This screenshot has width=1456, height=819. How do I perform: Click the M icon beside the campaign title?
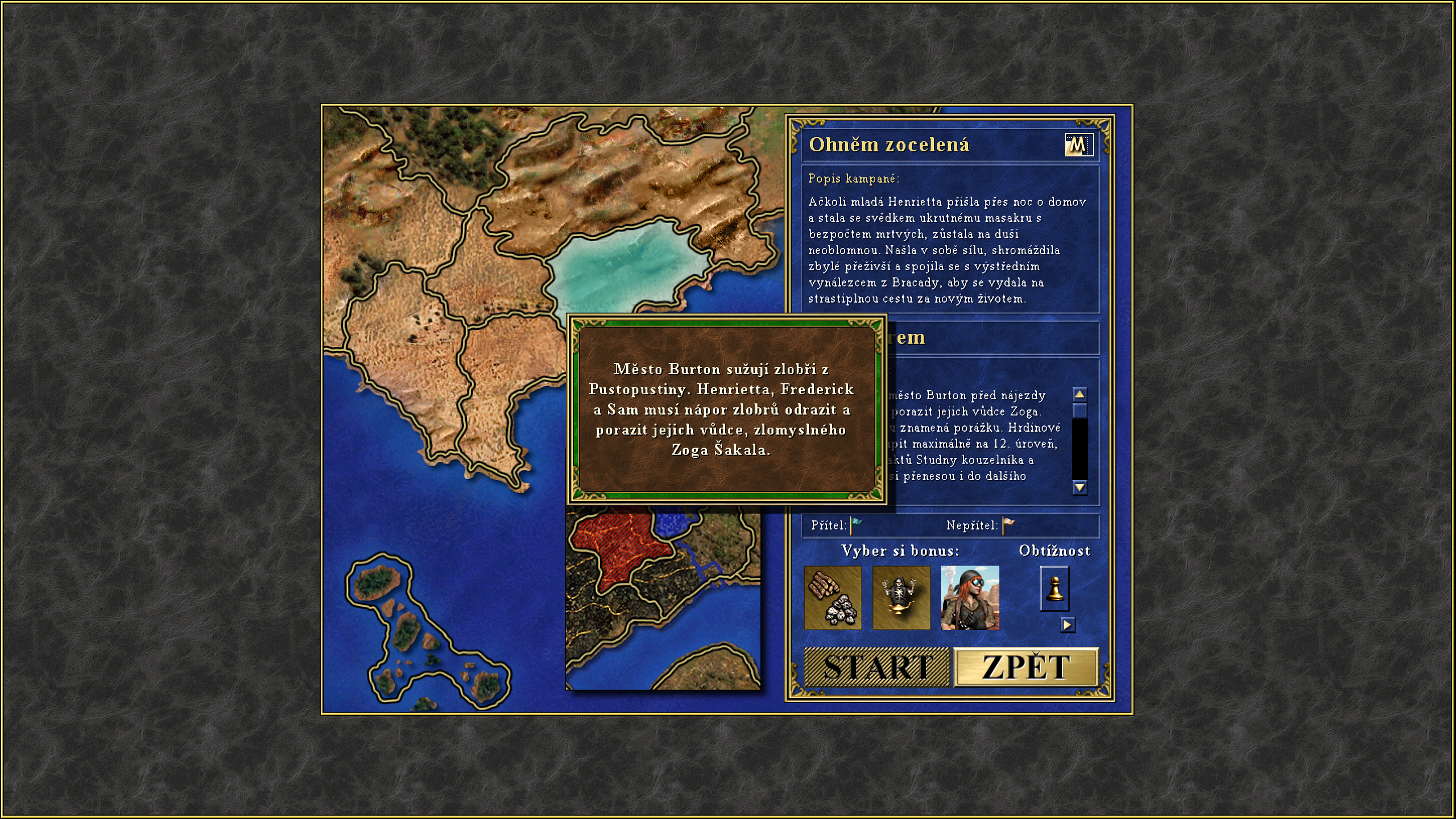(1078, 145)
